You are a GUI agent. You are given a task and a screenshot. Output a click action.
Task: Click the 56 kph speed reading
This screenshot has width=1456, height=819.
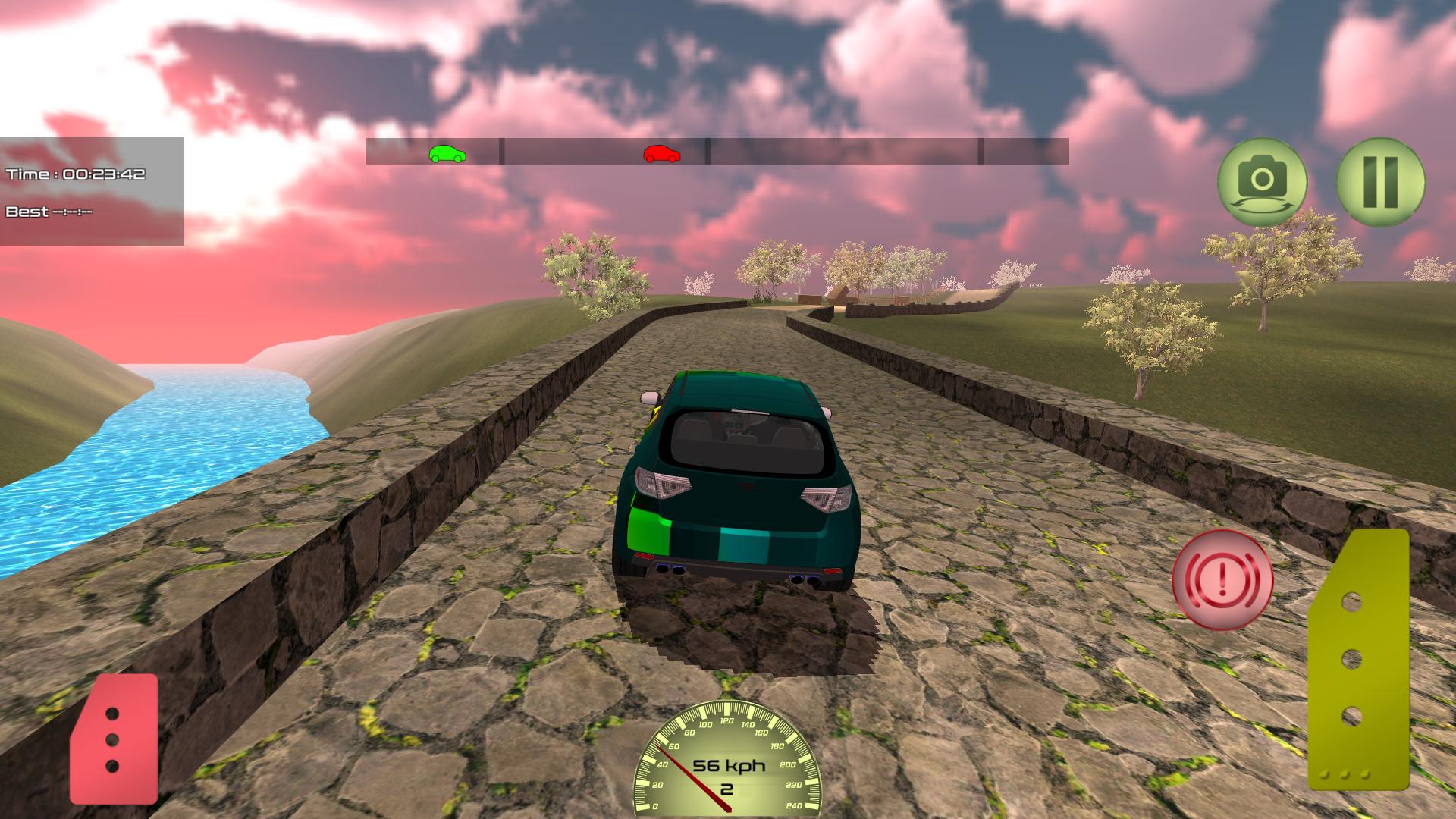[730, 766]
